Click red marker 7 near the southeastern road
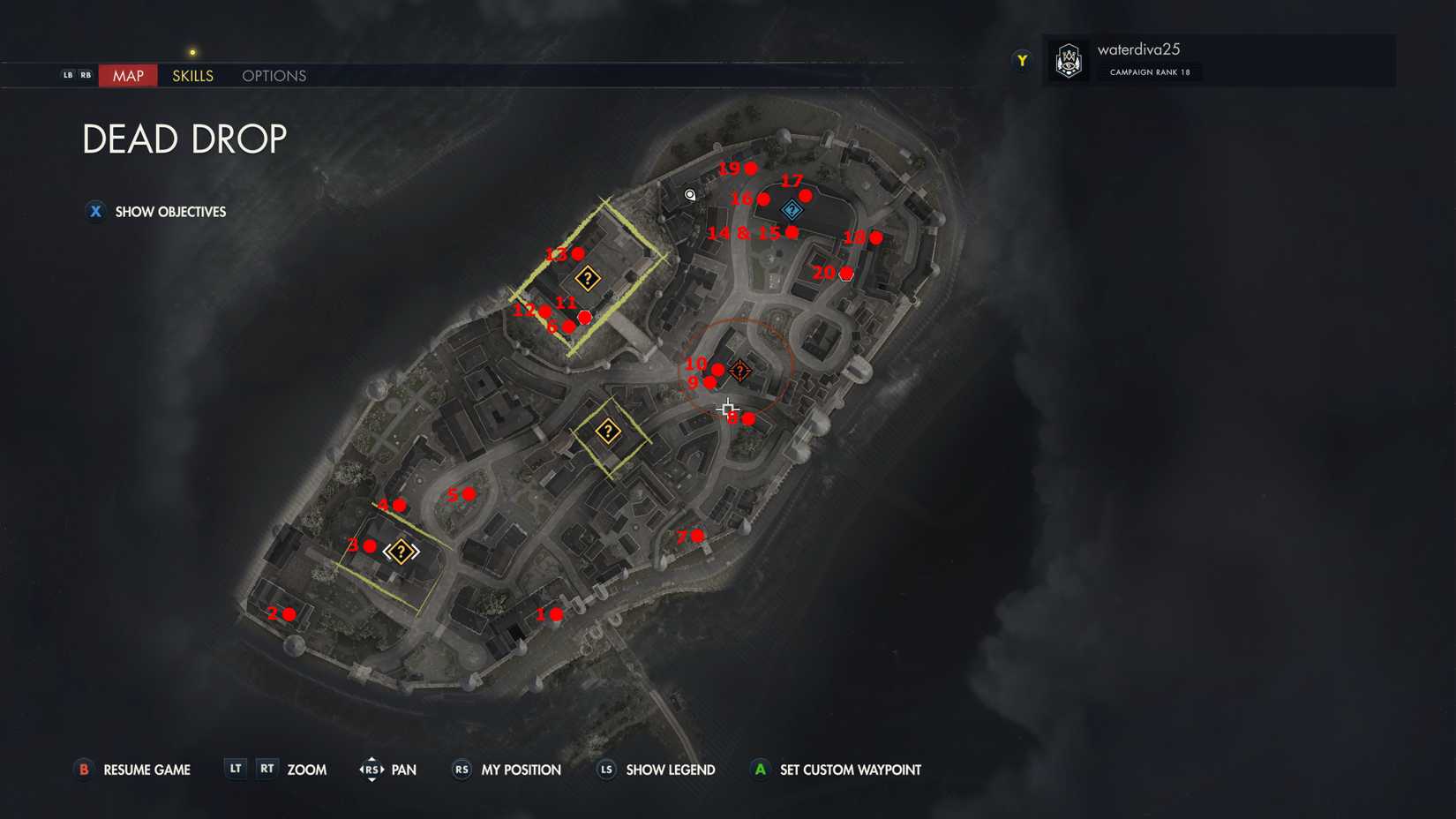Screen dimensions: 1456x819 698,534
